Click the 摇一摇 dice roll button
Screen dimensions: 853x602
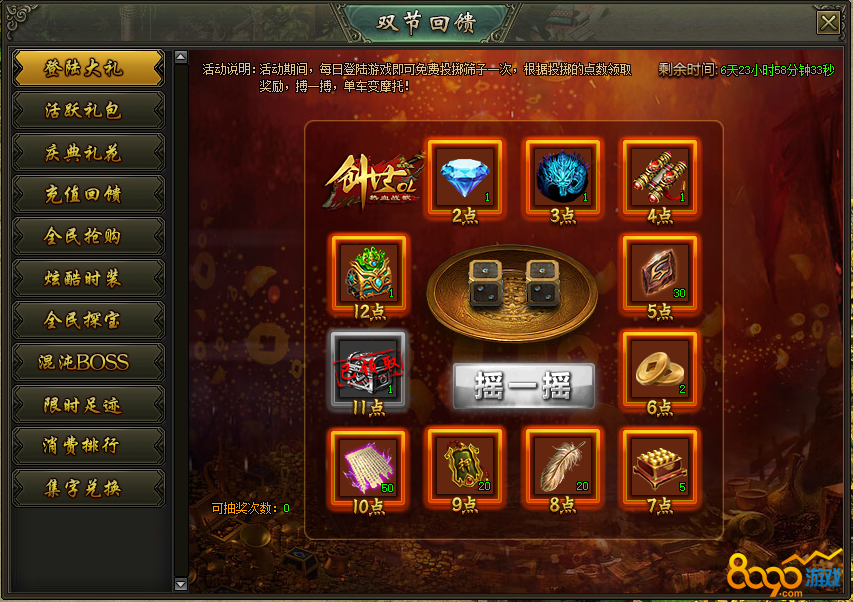pos(523,385)
